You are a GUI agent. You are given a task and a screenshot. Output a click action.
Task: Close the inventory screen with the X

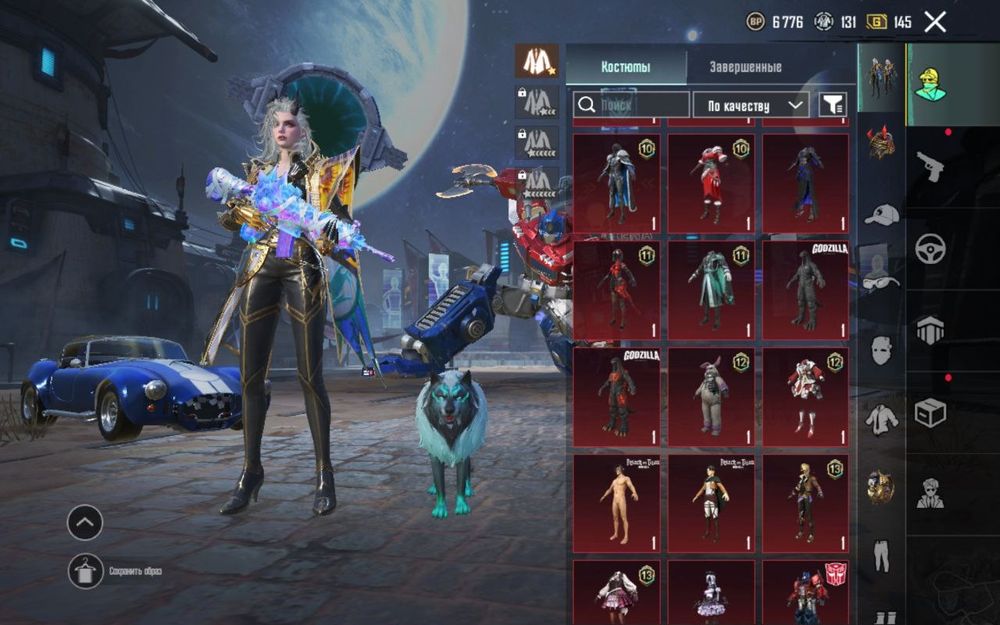coord(934,22)
